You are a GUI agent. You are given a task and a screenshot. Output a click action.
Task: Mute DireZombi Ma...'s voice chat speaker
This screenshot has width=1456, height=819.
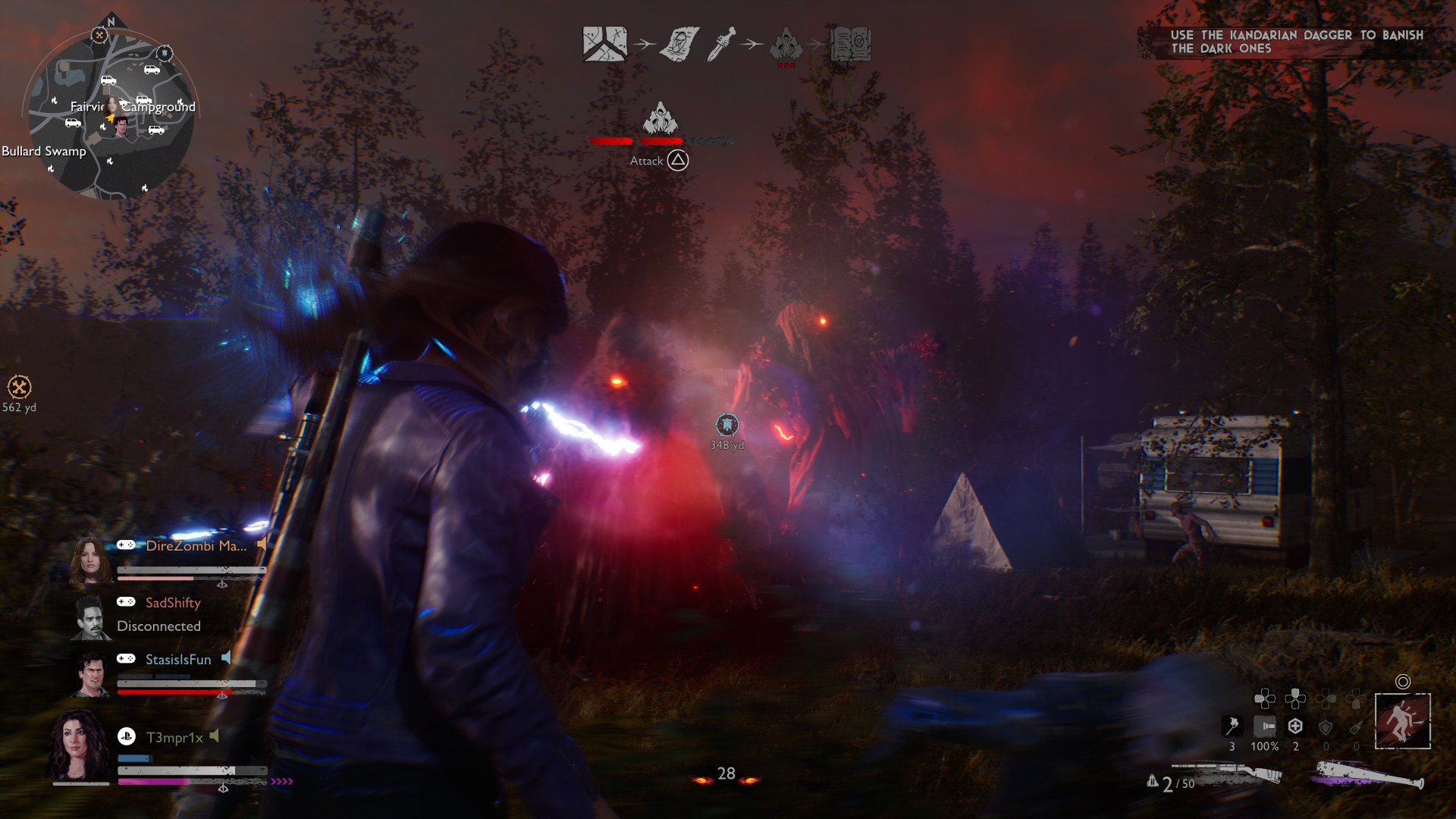coord(261,544)
